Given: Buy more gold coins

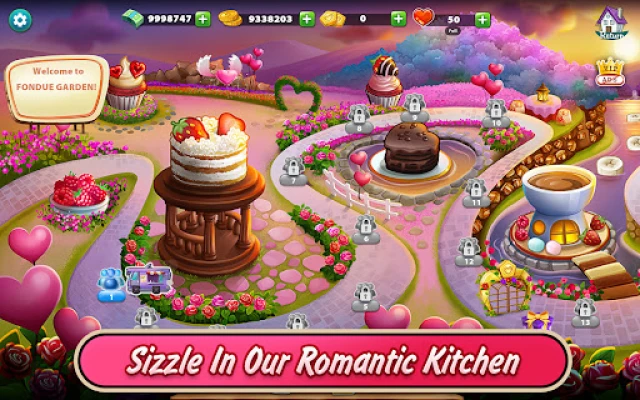Looking at the screenshot, I should pyautogui.click(x=307, y=19).
